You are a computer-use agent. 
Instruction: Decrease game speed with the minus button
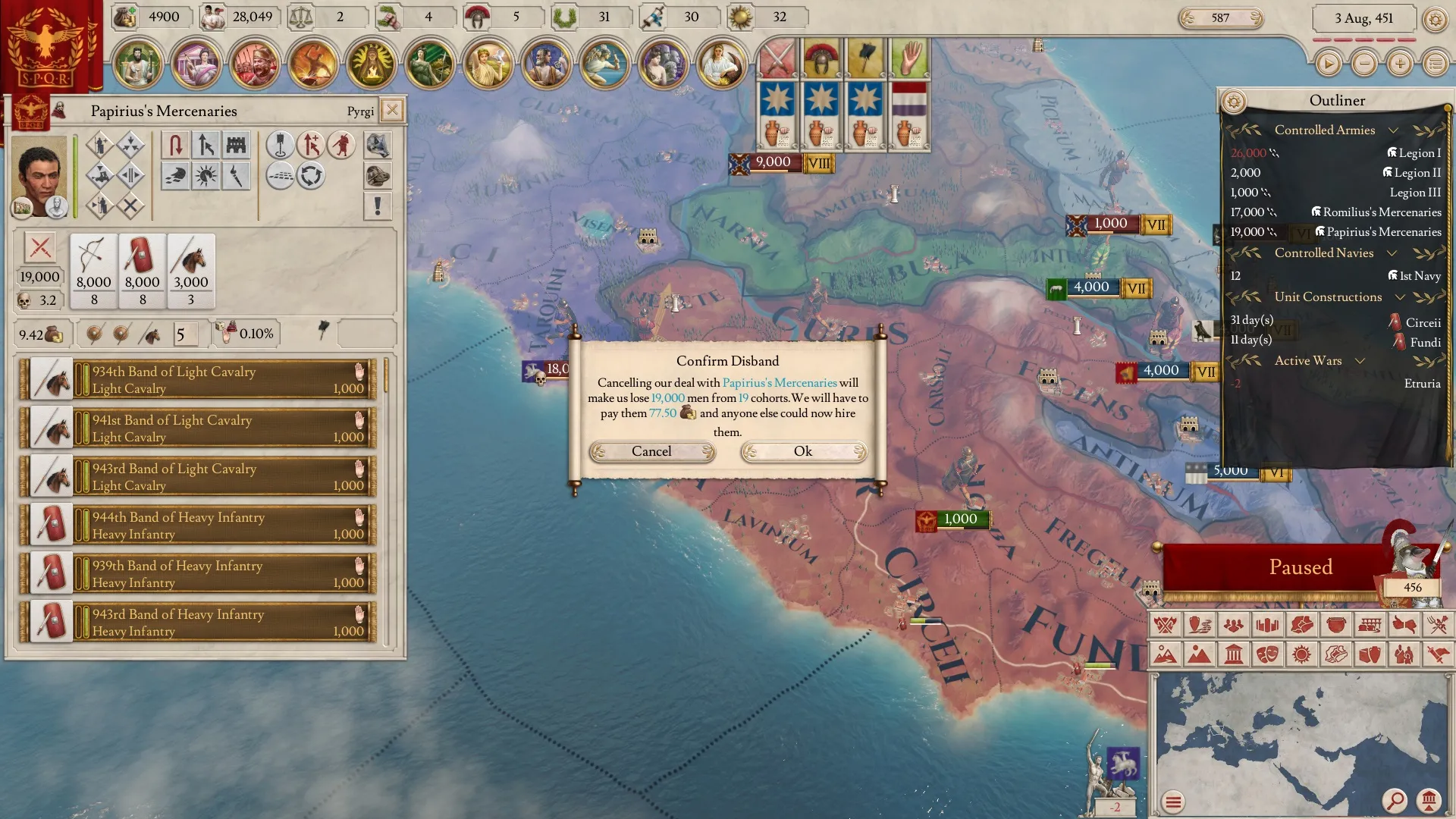(1364, 64)
